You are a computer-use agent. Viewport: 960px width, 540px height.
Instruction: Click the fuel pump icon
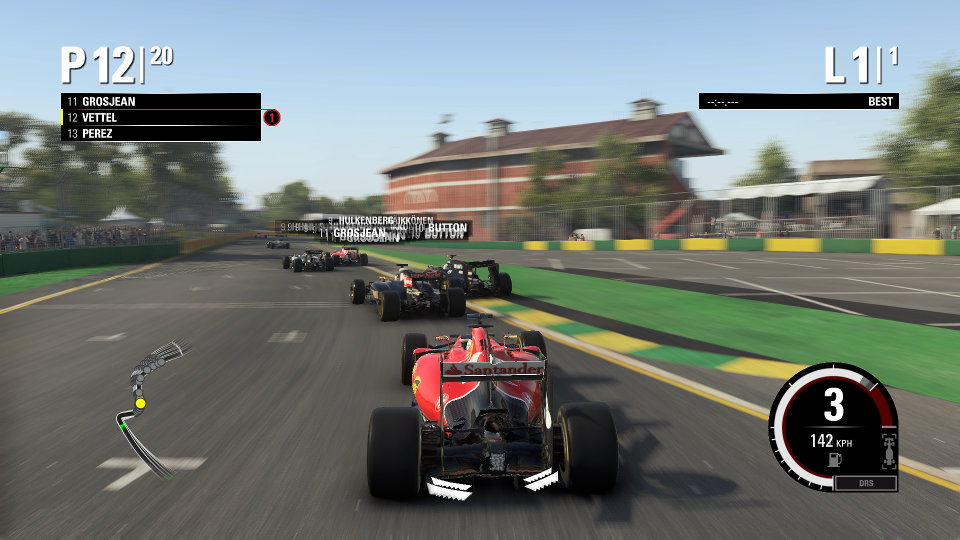[x=832, y=459]
